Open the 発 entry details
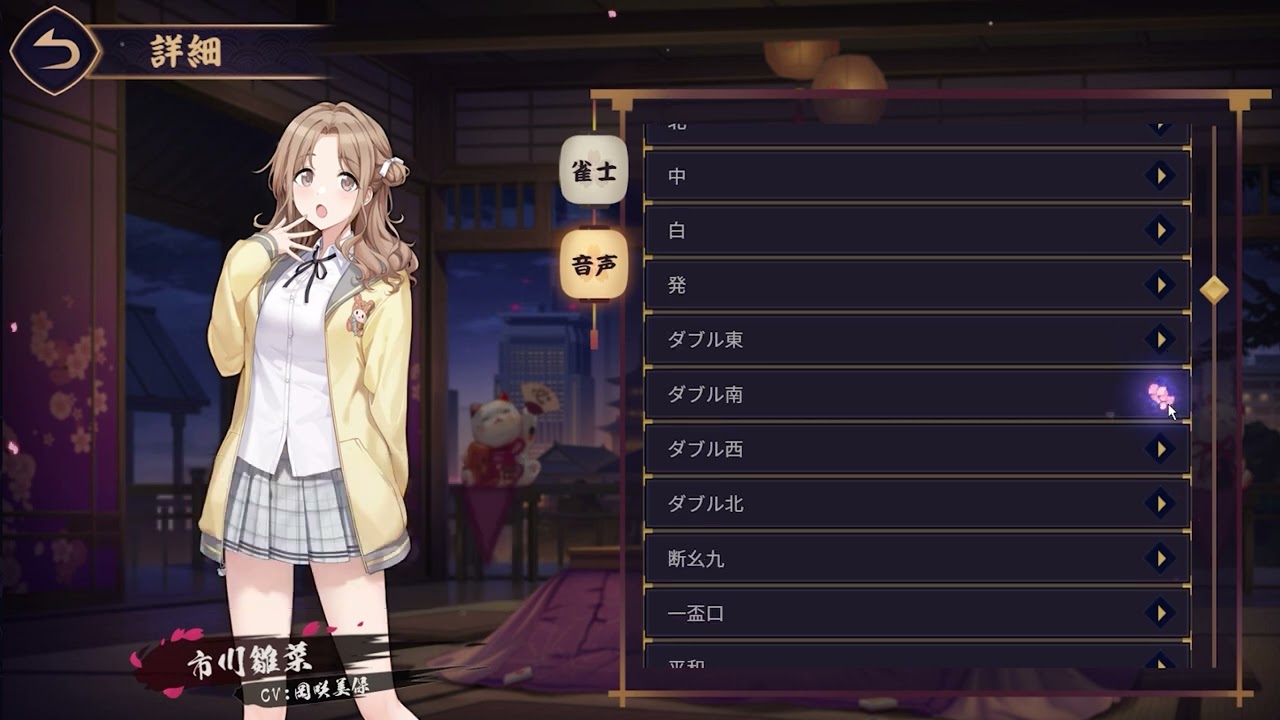1280x720 pixels. click(1160, 285)
